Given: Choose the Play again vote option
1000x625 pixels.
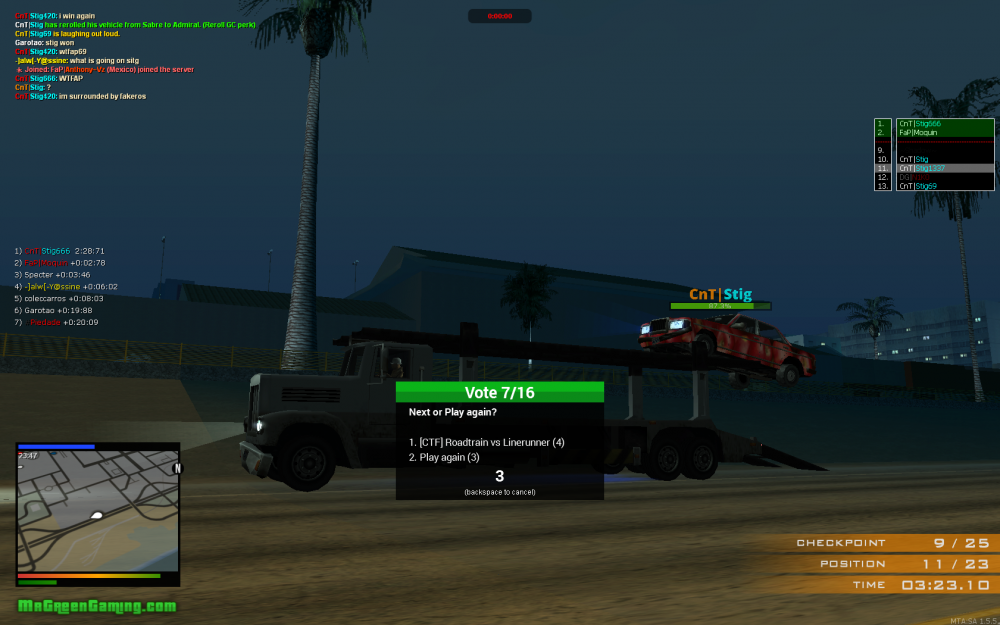Looking at the screenshot, I should pyautogui.click(x=444, y=457).
